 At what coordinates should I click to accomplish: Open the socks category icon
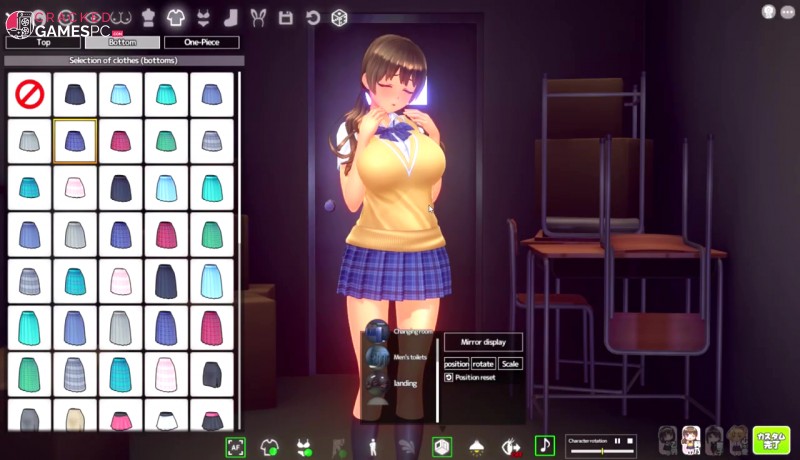(x=231, y=18)
